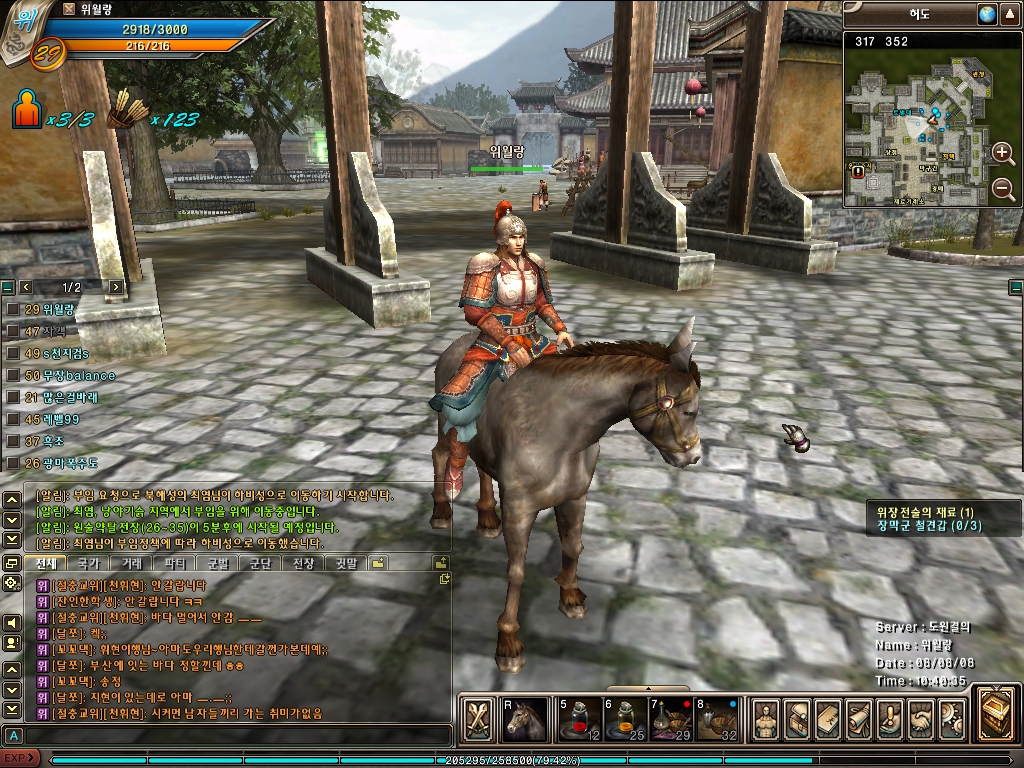This screenshot has height=768, width=1024.
Task: Click the quest exclamation marker on the minimap
Action: click(858, 171)
